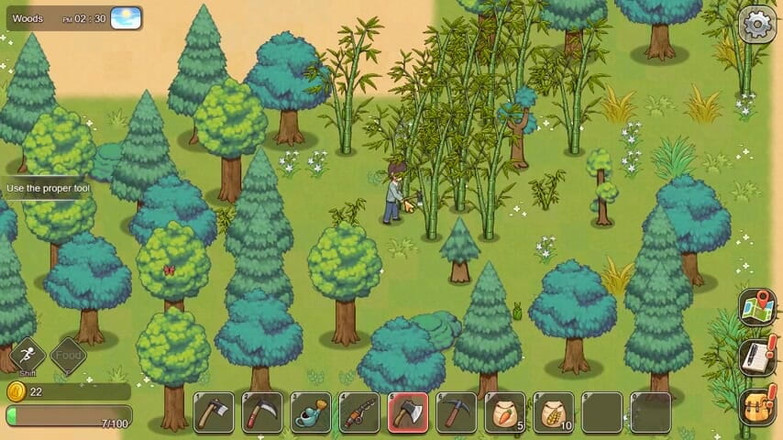
Task: Select the fishing rod slot
Action: pyautogui.click(x=359, y=412)
